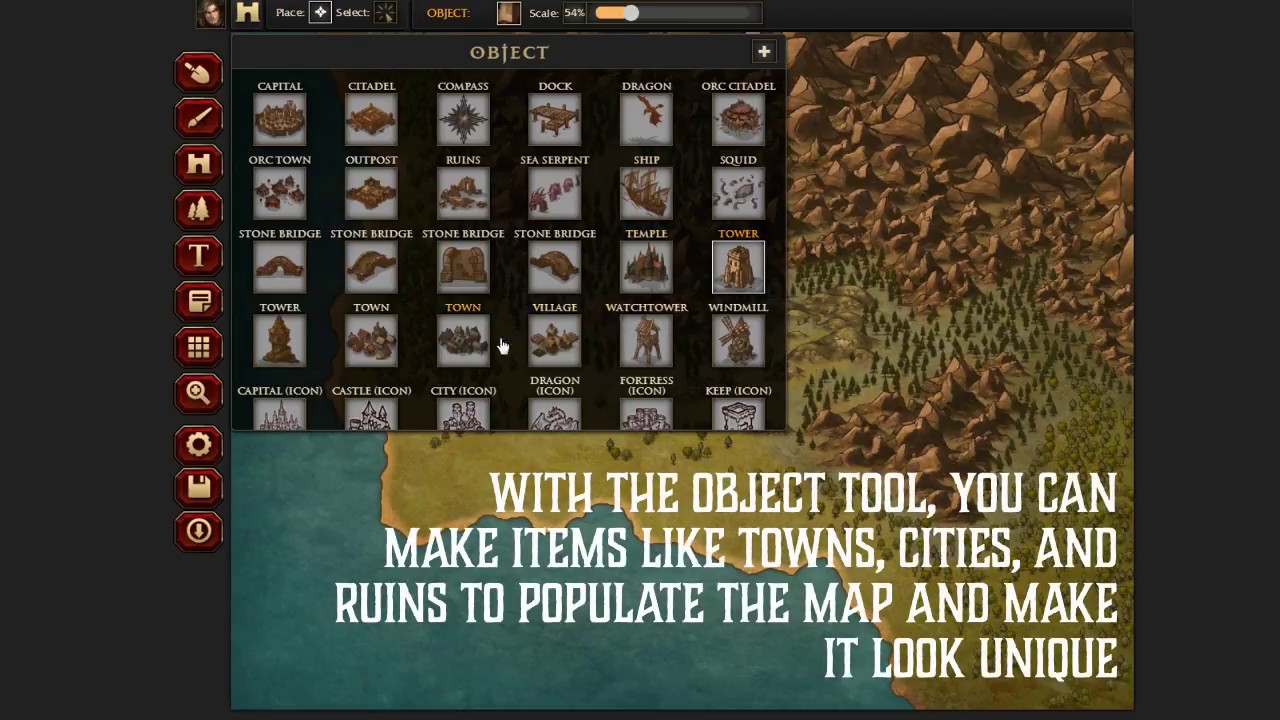
Task: Switch to Select mode
Action: (x=385, y=12)
